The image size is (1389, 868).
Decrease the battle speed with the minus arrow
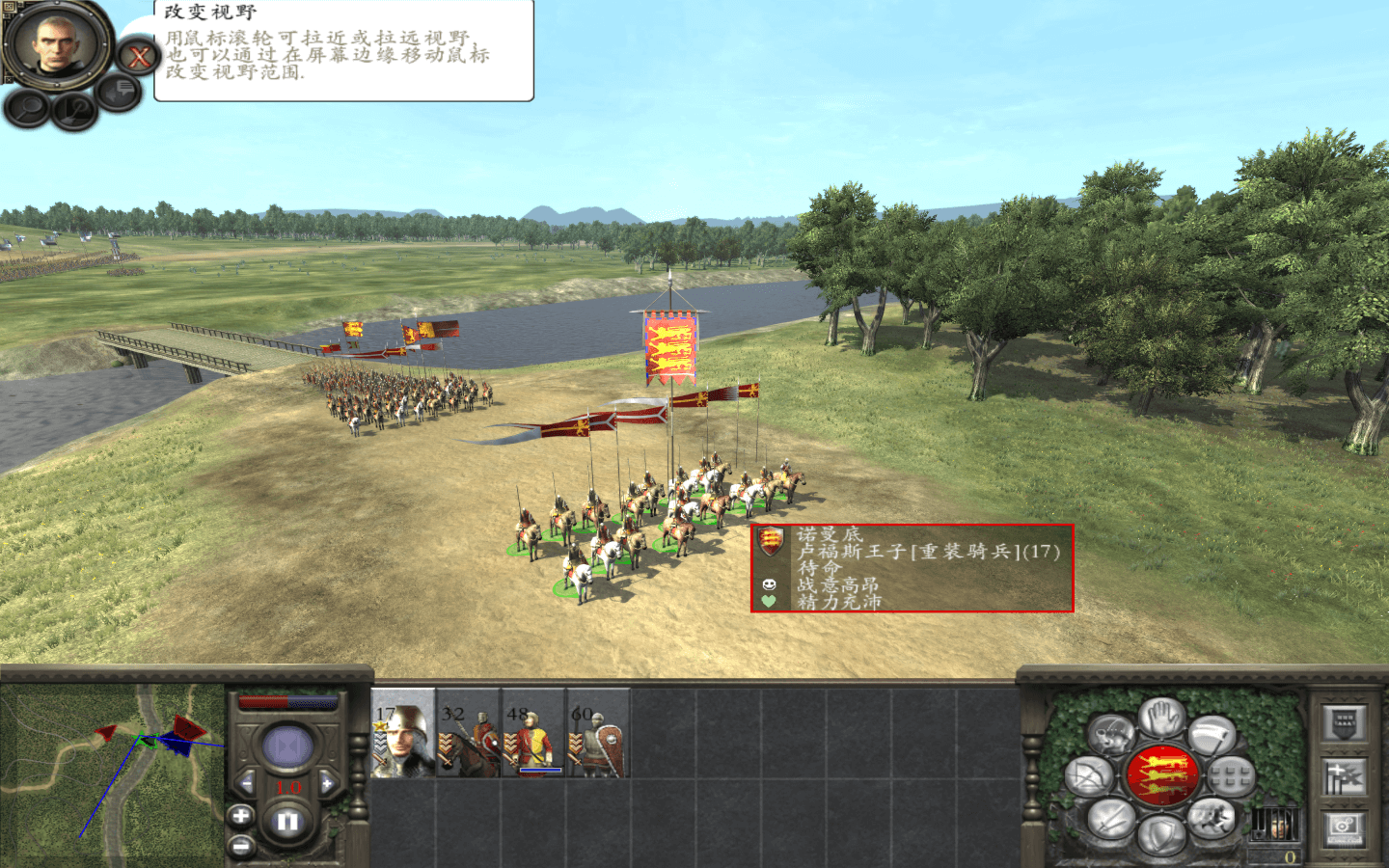click(247, 783)
